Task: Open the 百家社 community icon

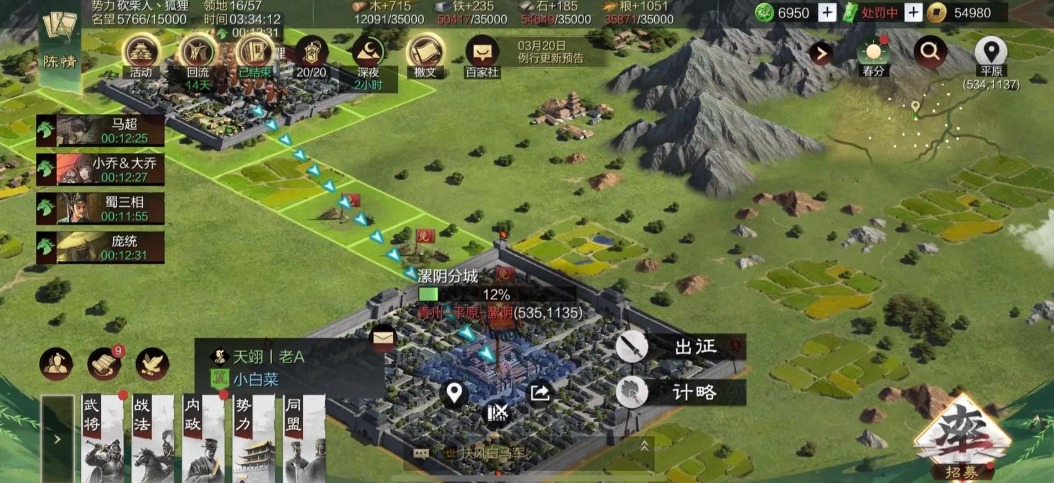Action: pos(483,55)
